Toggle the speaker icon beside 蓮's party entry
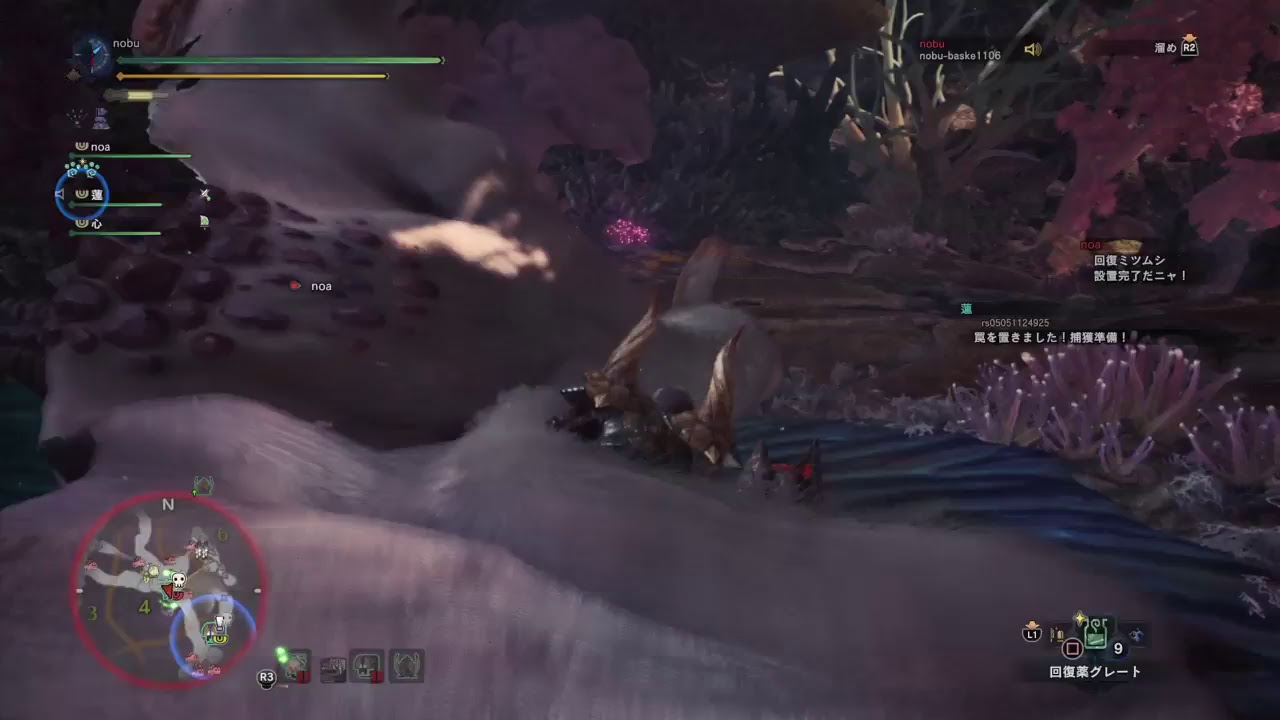This screenshot has width=1280, height=720. point(59,195)
